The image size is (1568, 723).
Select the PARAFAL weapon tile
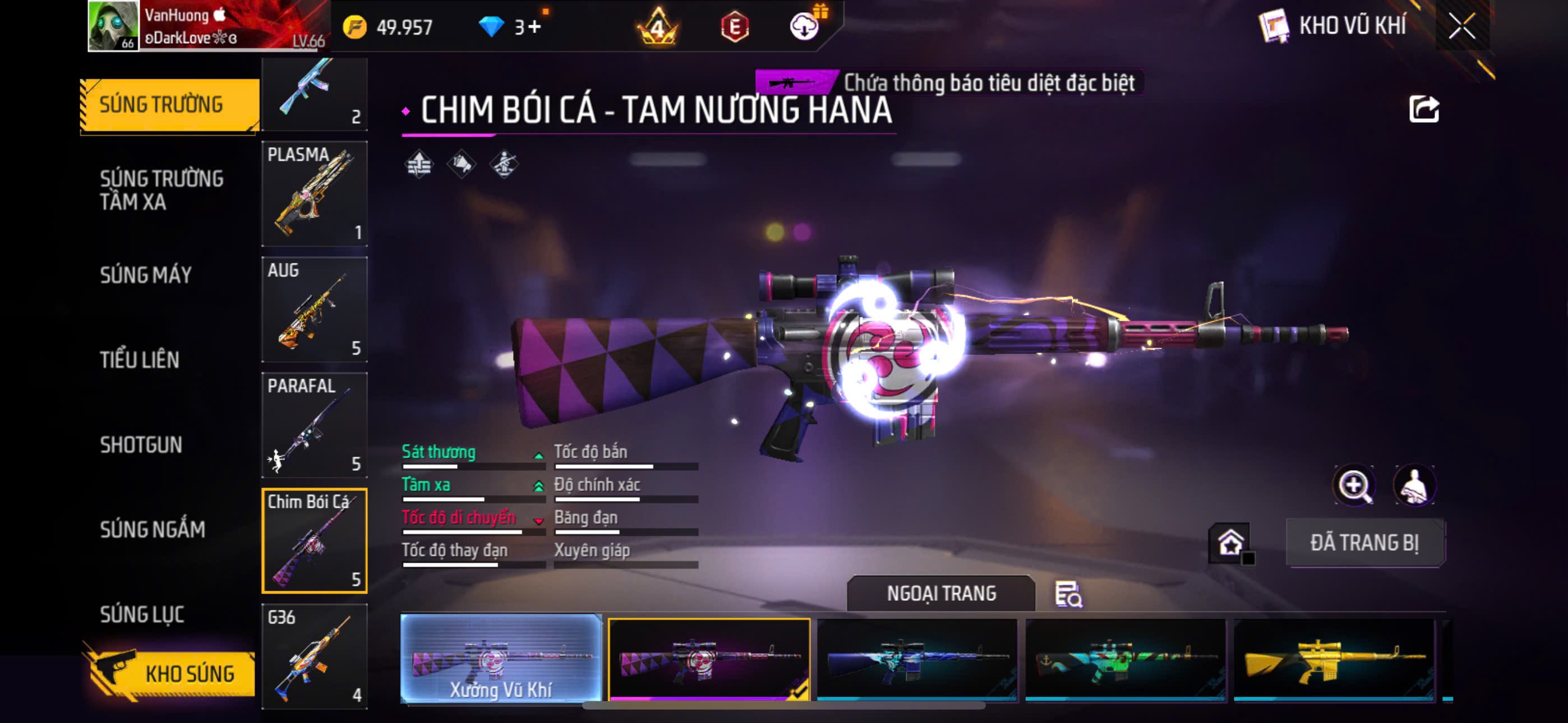pos(314,425)
